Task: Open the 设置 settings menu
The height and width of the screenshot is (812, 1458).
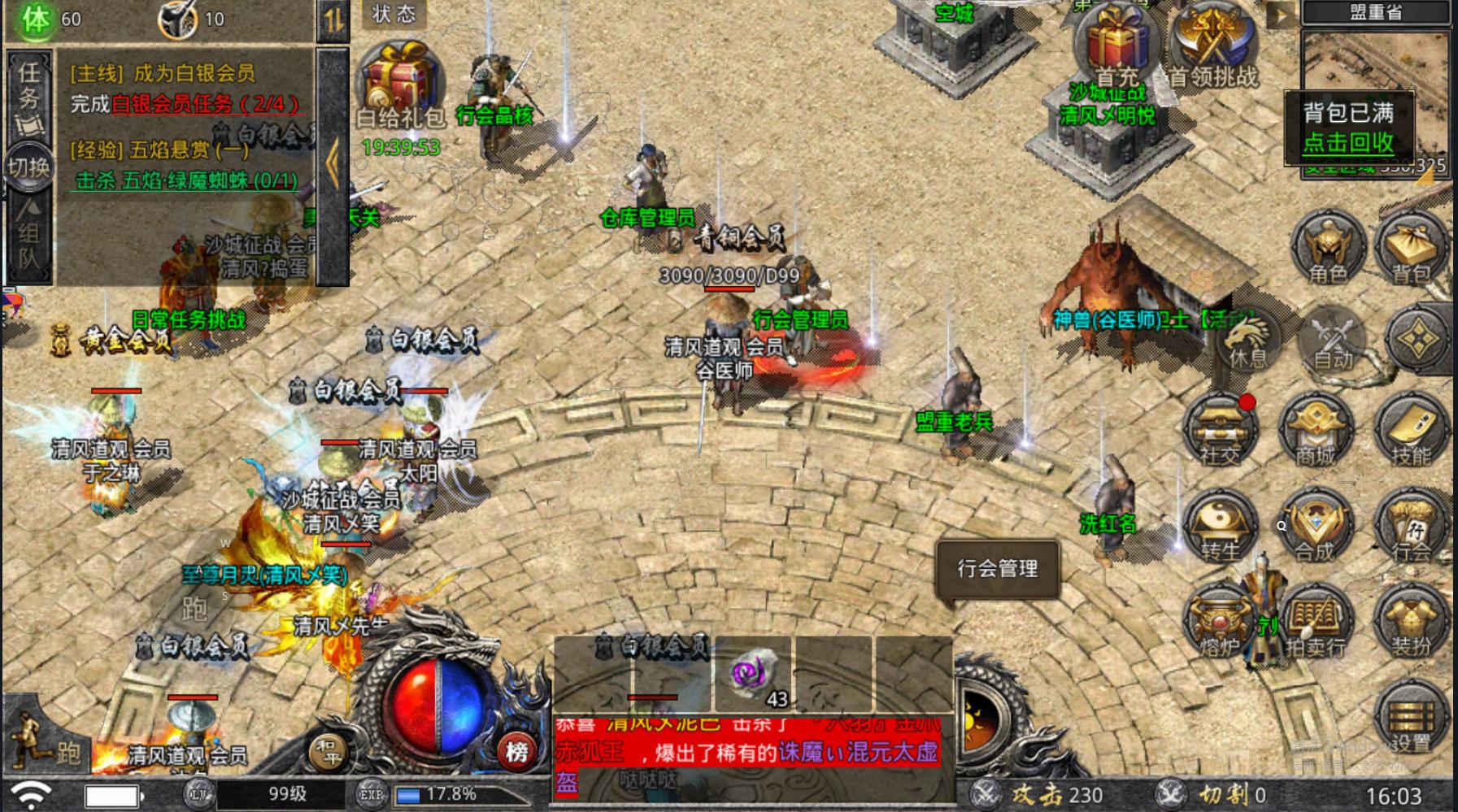Action: pyautogui.click(x=1411, y=719)
